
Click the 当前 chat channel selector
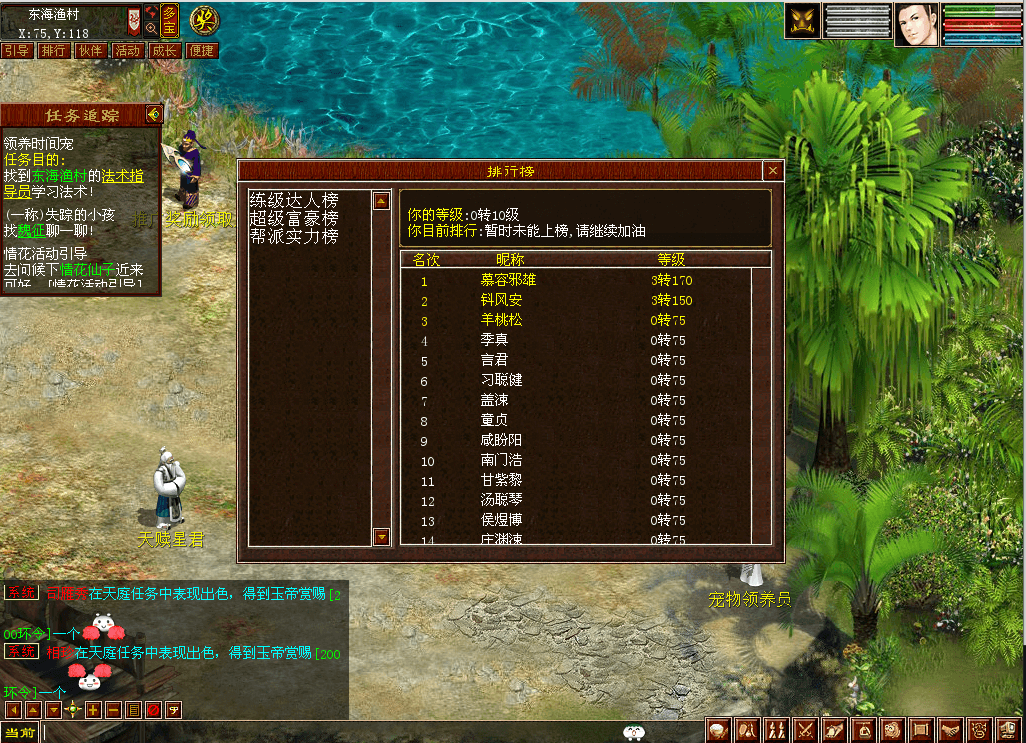20,733
